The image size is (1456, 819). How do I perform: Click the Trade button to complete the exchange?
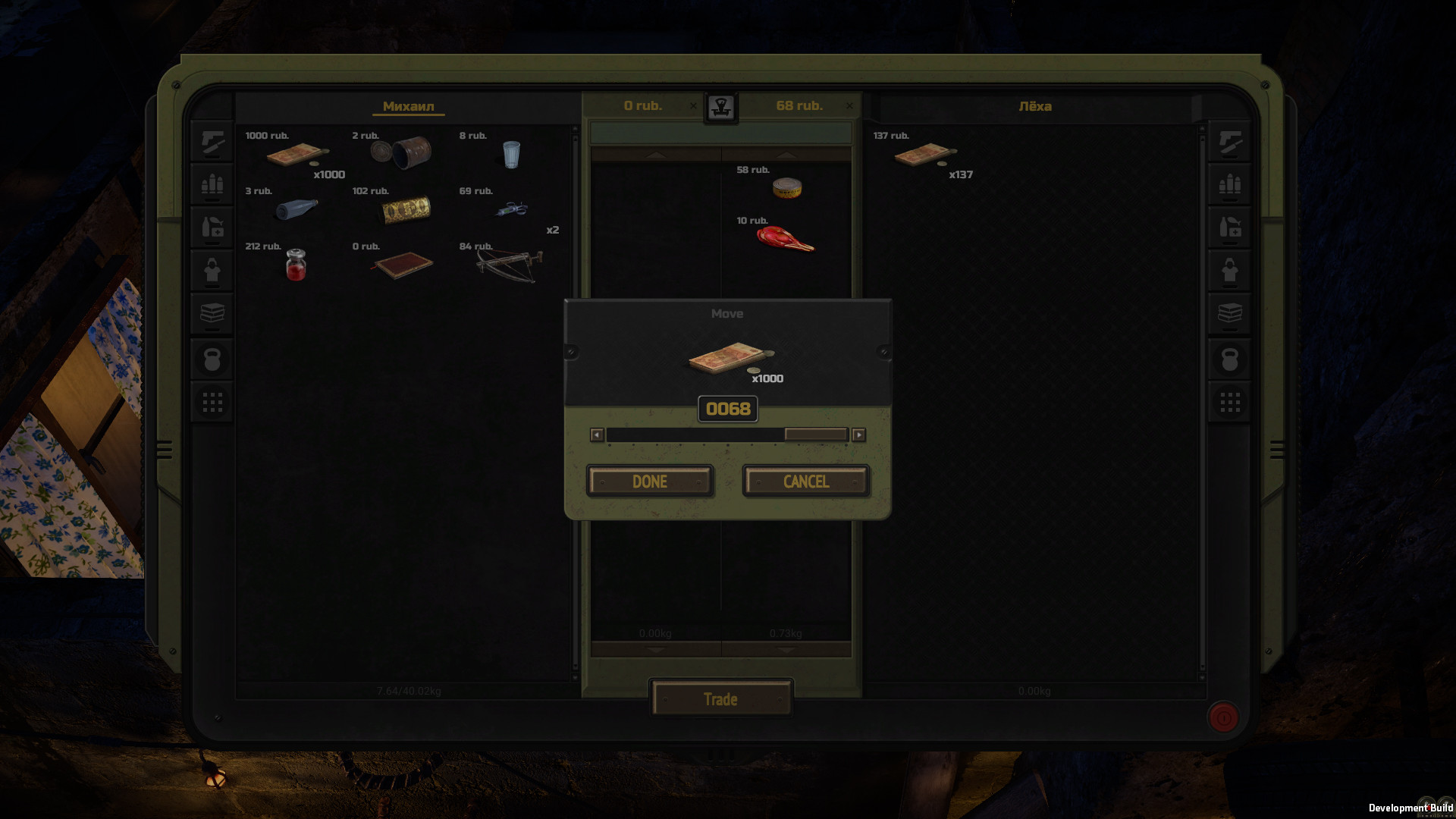click(x=720, y=698)
